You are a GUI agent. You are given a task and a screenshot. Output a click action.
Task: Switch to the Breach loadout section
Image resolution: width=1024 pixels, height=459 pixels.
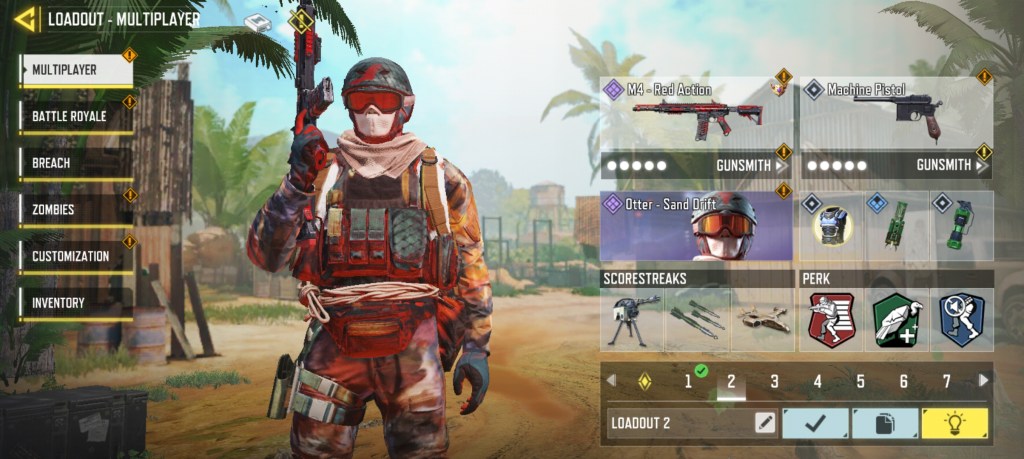click(x=75, y=163)
